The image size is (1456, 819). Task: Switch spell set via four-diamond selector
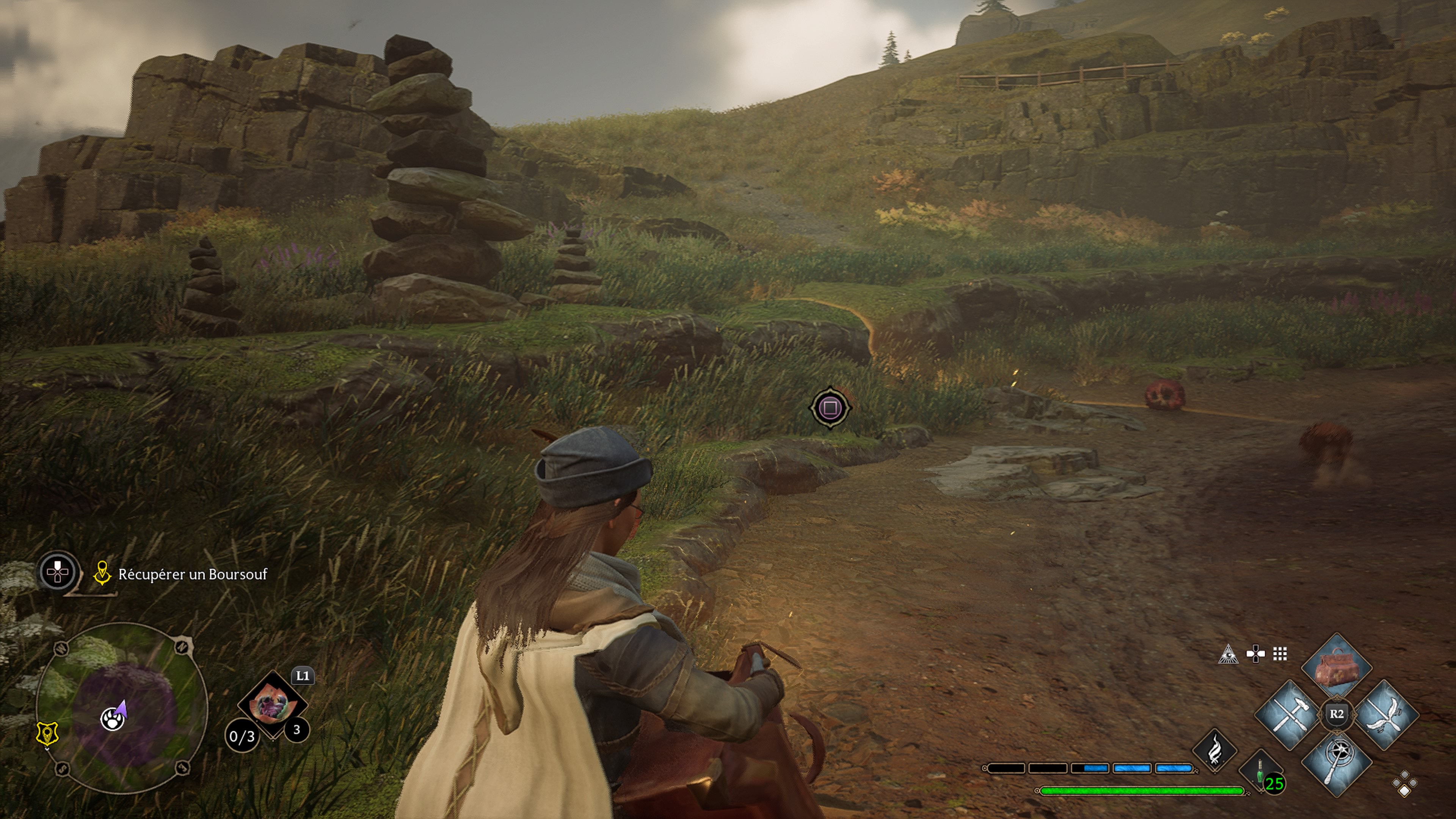pyautogui.click(x=1405, y=784)
